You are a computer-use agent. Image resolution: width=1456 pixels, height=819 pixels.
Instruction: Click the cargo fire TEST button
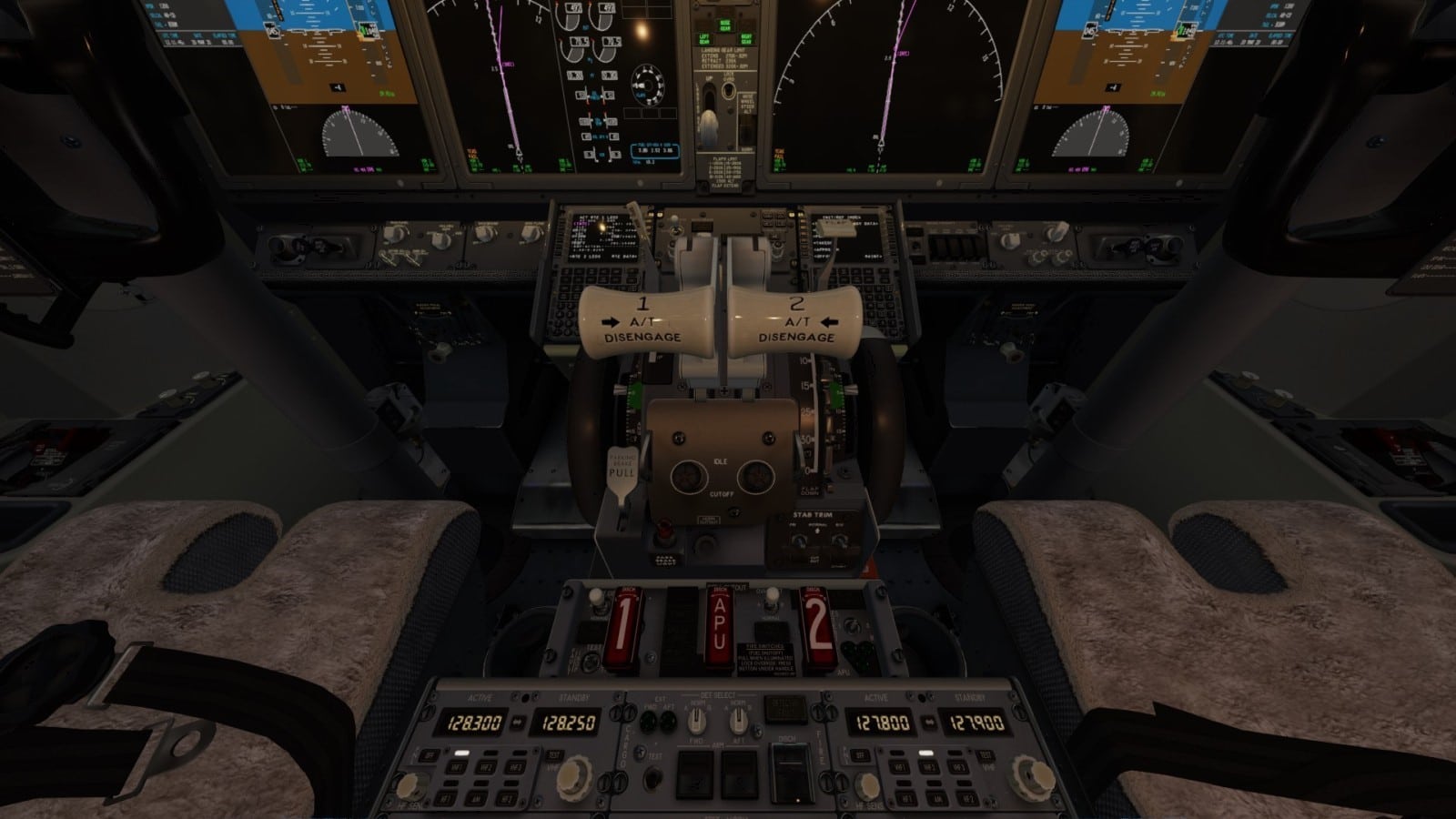(652, 779)
